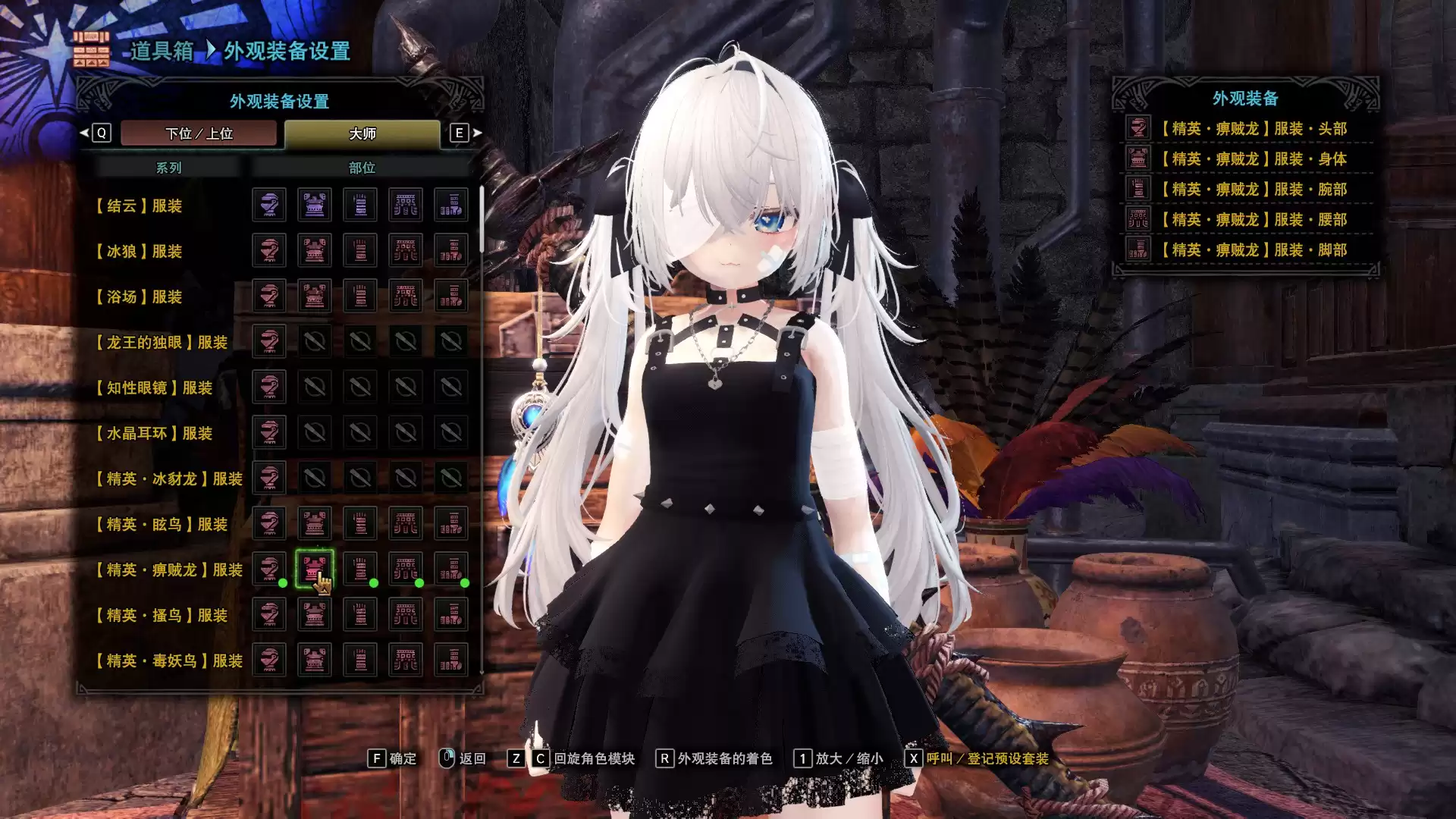Switch to the 大师 tab
Screen dimensions: 1456x819
coord(364,133)
